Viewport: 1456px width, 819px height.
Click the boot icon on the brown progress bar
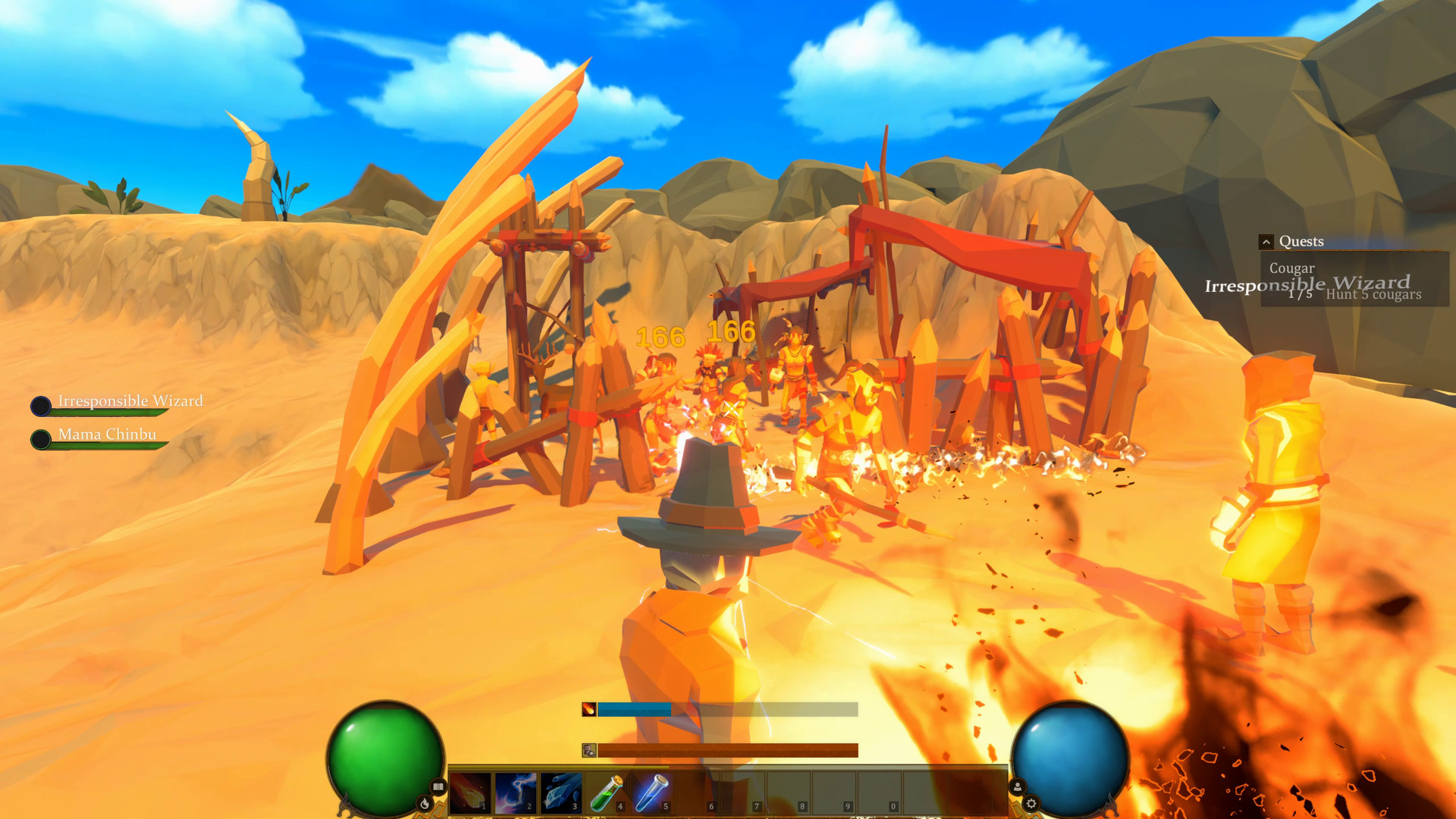point(589,750)
